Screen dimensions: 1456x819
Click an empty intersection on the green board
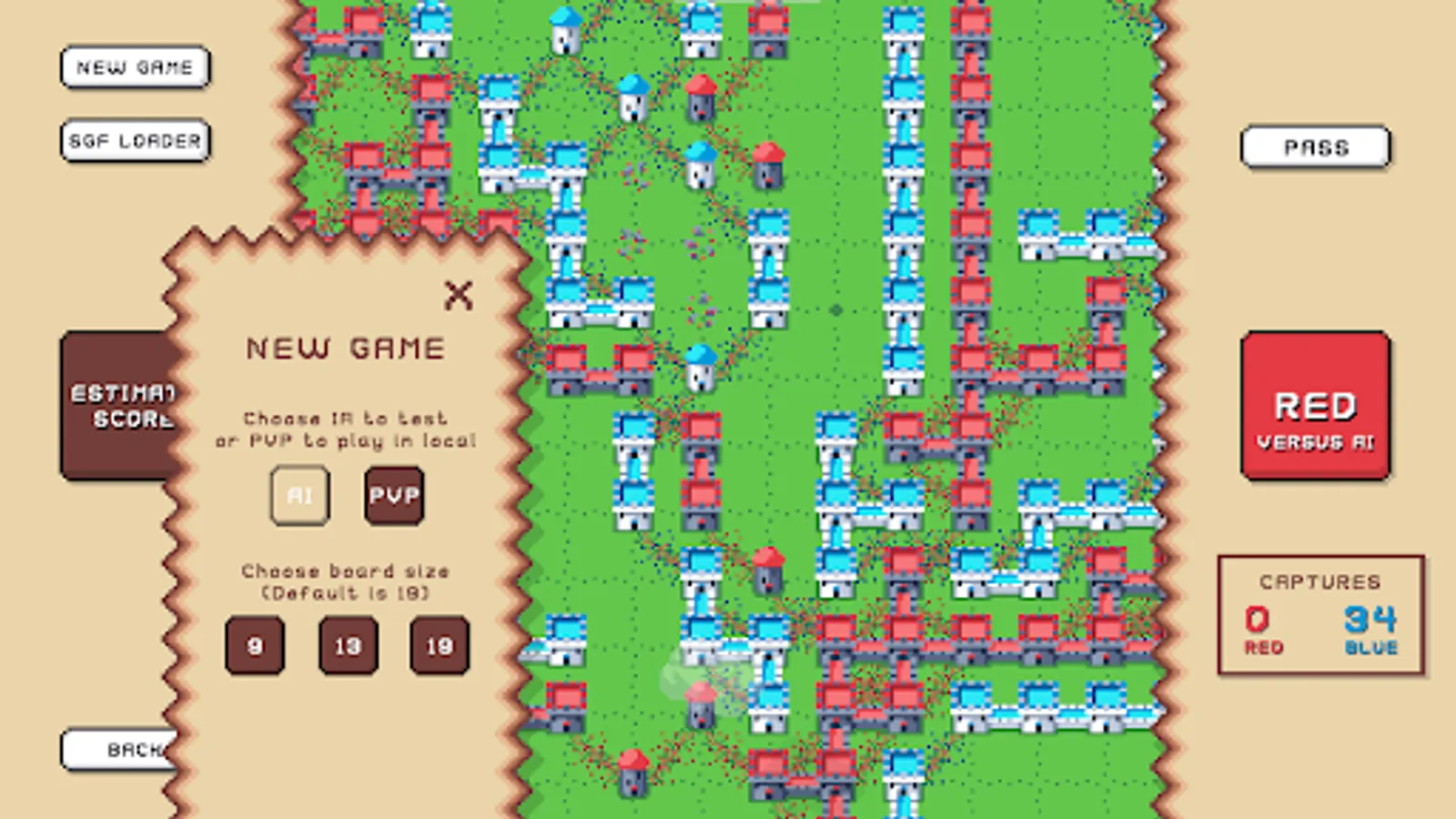click(x=837, y=309)
